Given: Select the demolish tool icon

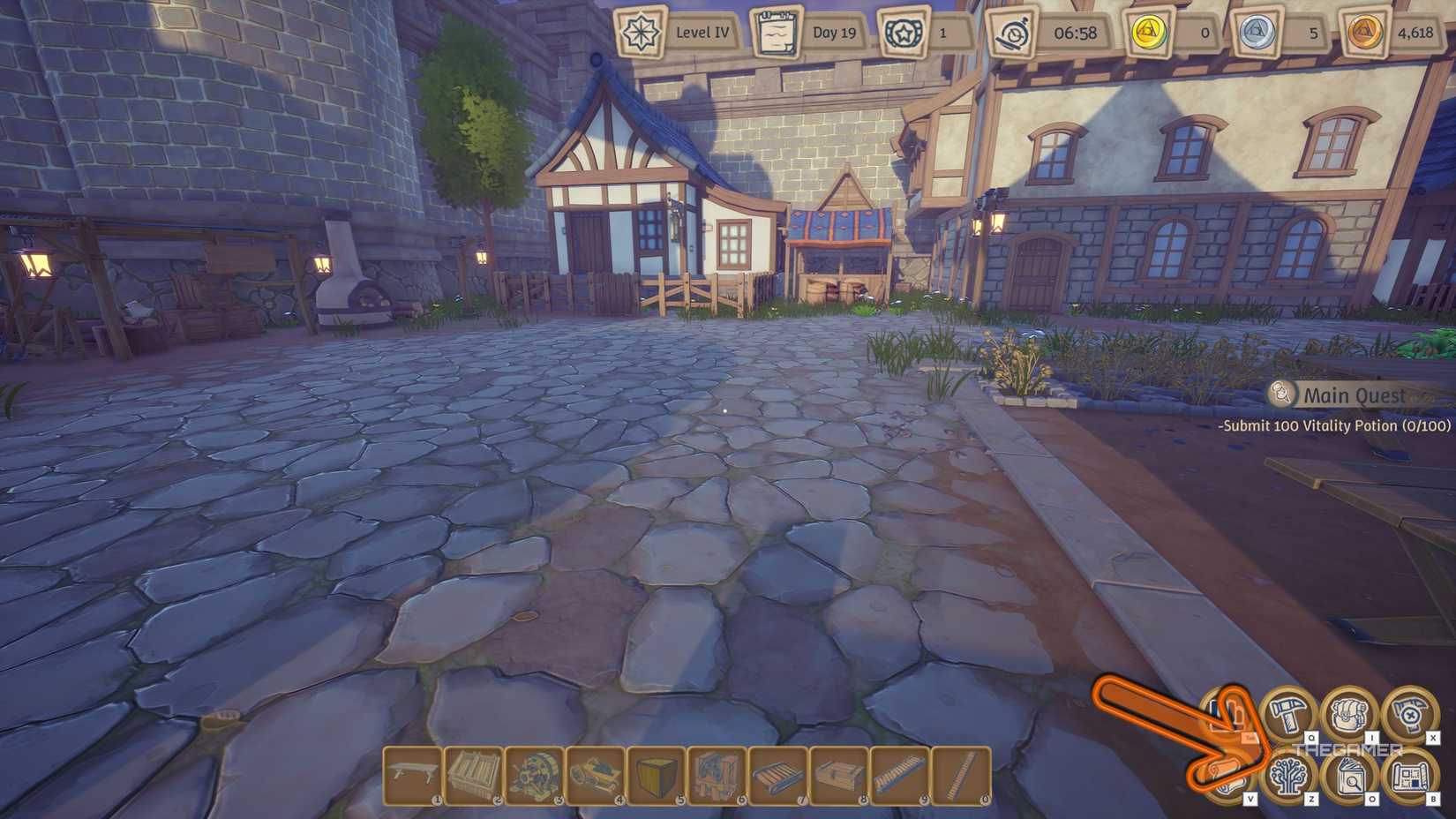Looking at the screenshot, I should tap(1407, 713).
